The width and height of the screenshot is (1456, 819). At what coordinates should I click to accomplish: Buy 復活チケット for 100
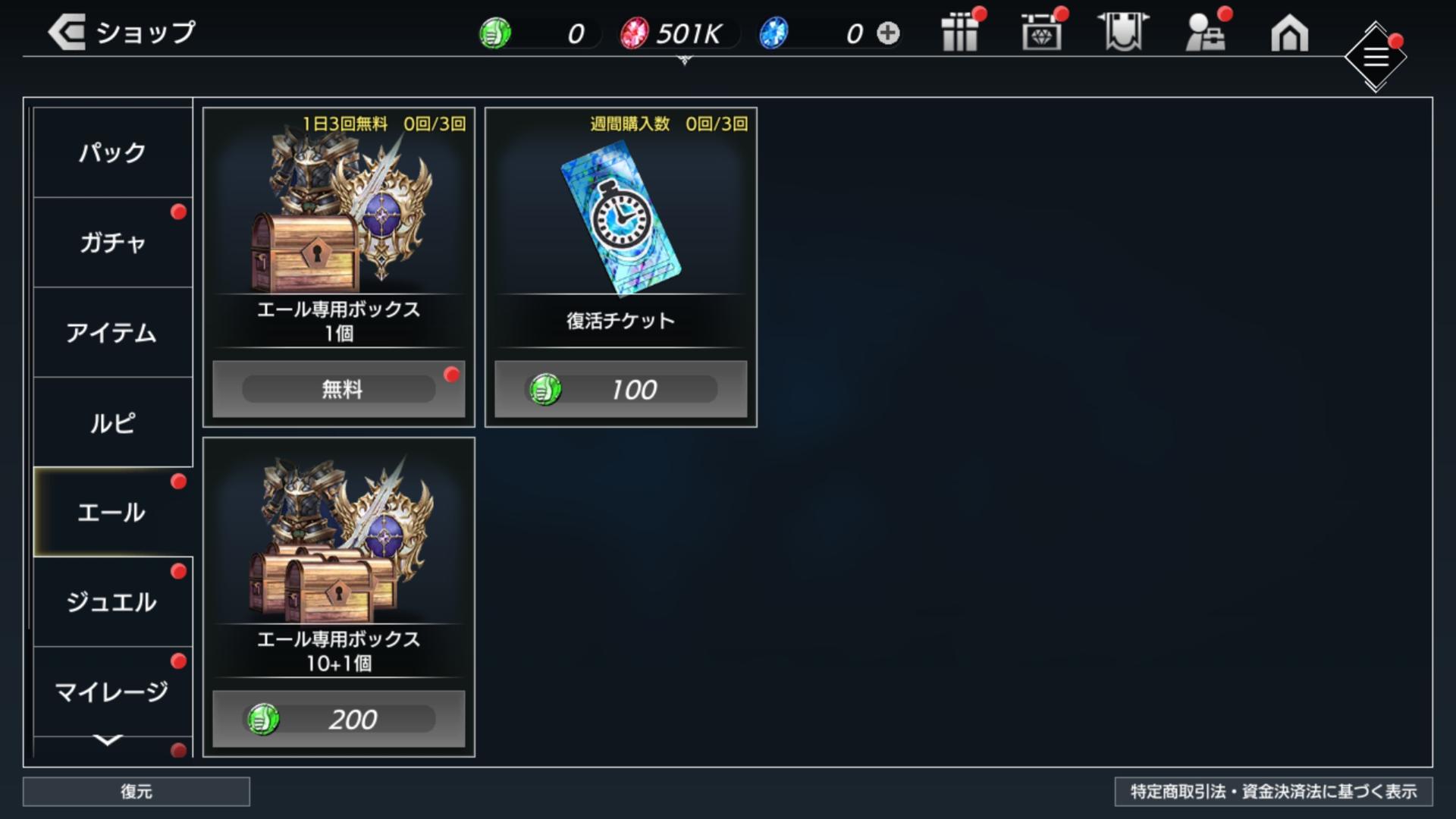620,389
